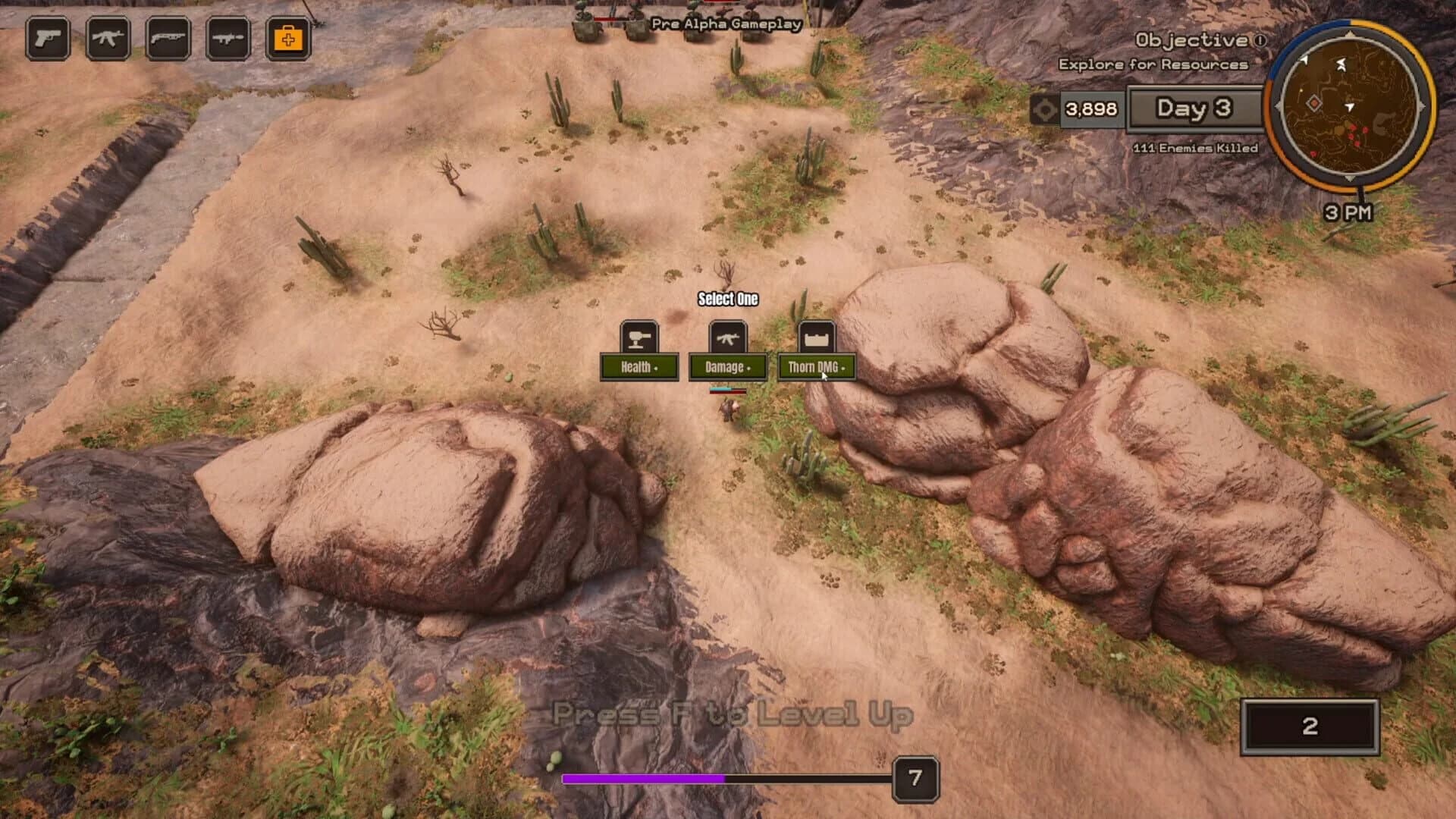The width and height of the screenshot is (1456, 819).
Task: Select the submachine gun weapon icon
Action: 230,39
